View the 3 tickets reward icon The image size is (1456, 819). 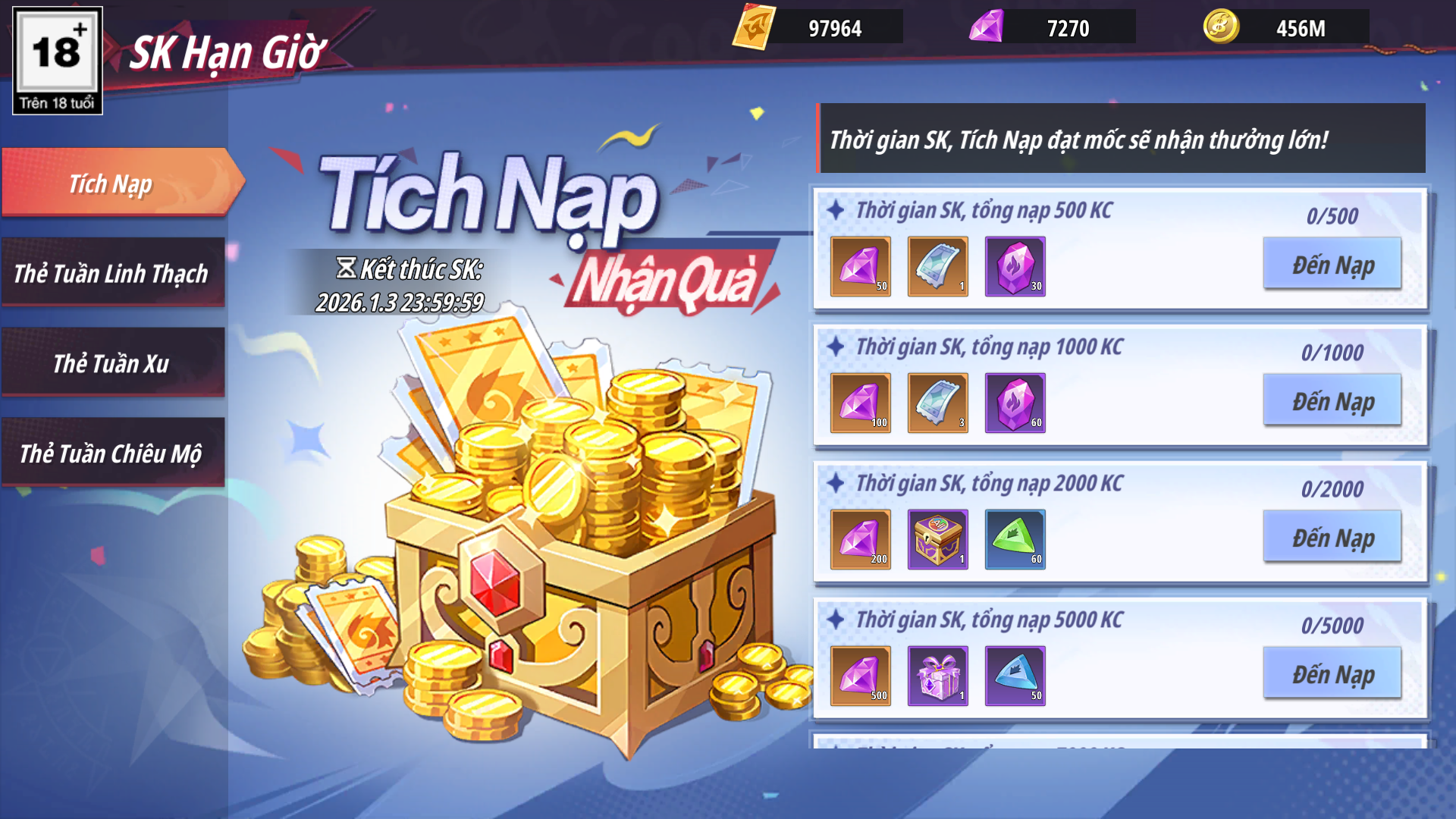pyautogui.click(x=937, y=403)
